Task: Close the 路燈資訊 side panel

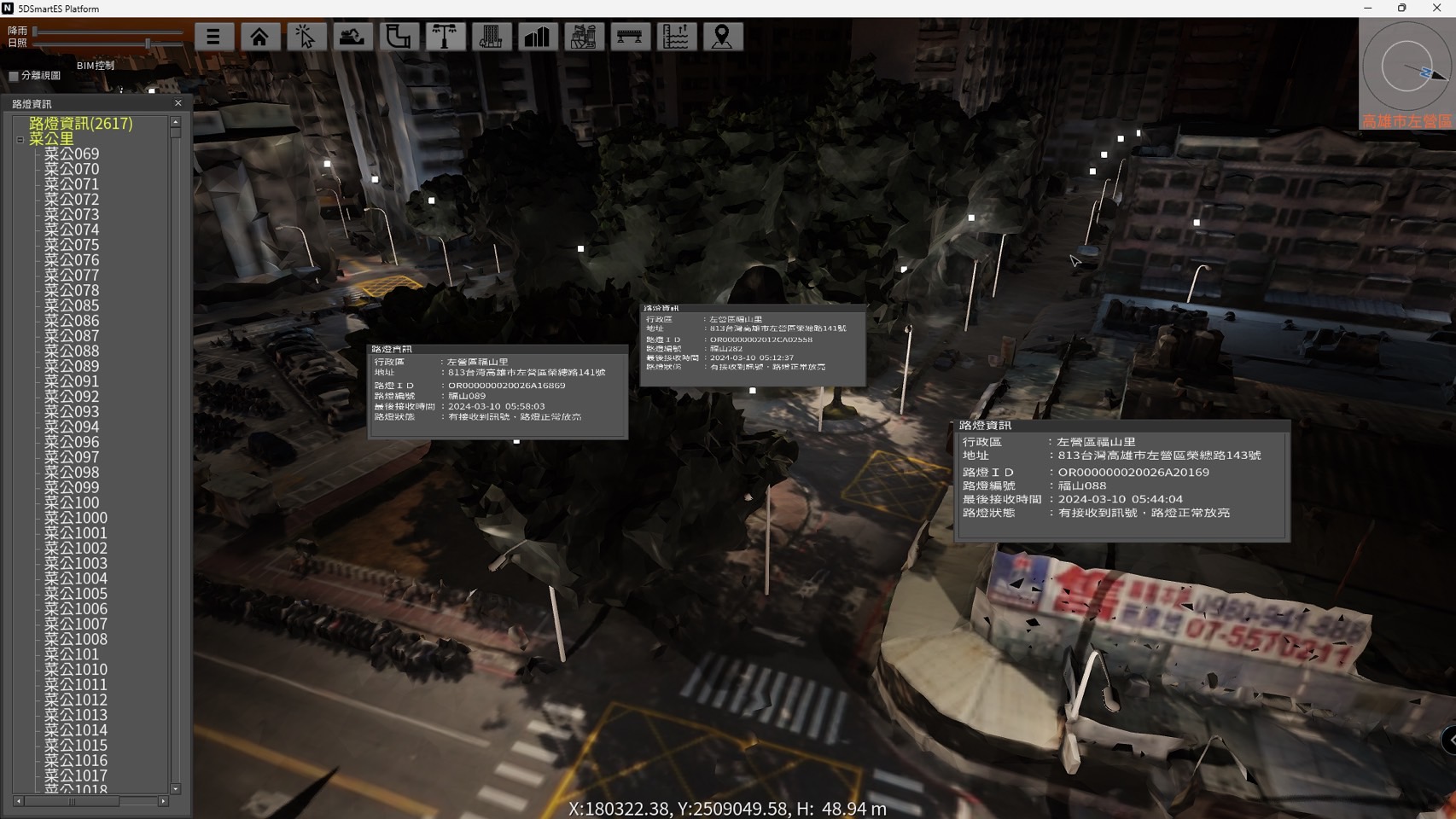Action: point(178,103)
